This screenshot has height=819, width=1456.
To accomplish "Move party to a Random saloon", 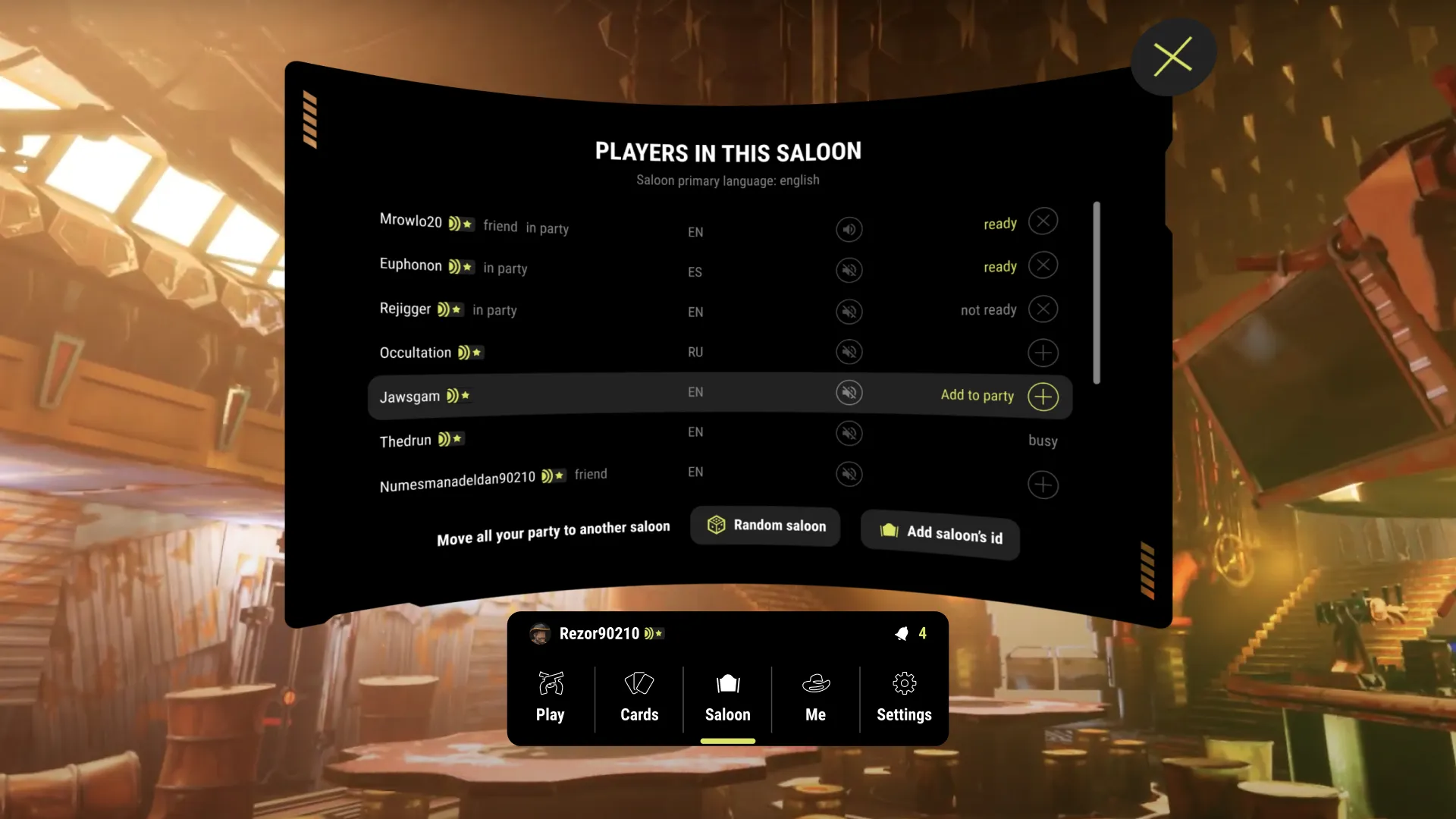I will 765,526.
